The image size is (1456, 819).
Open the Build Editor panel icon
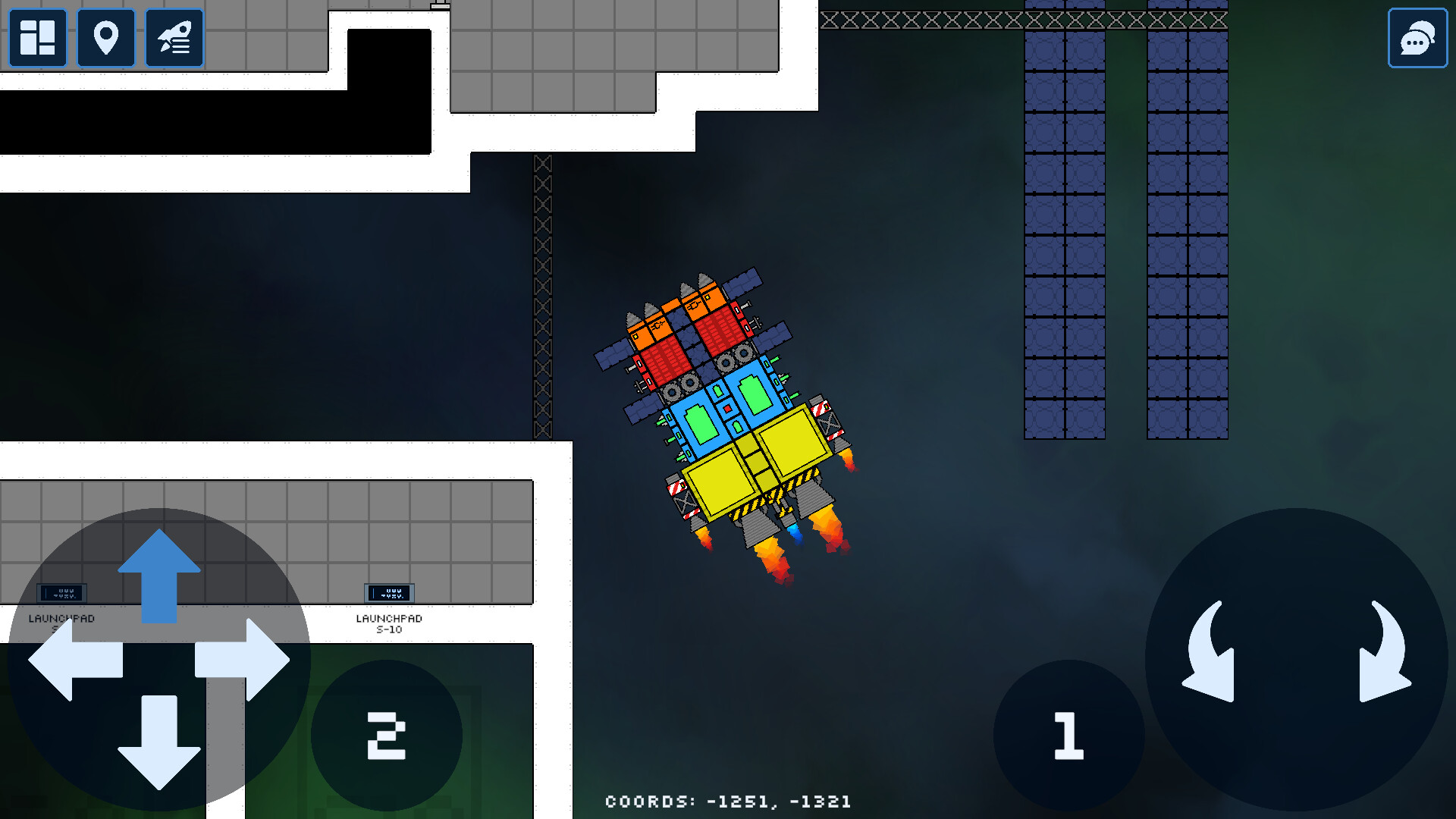coord(36,37)
